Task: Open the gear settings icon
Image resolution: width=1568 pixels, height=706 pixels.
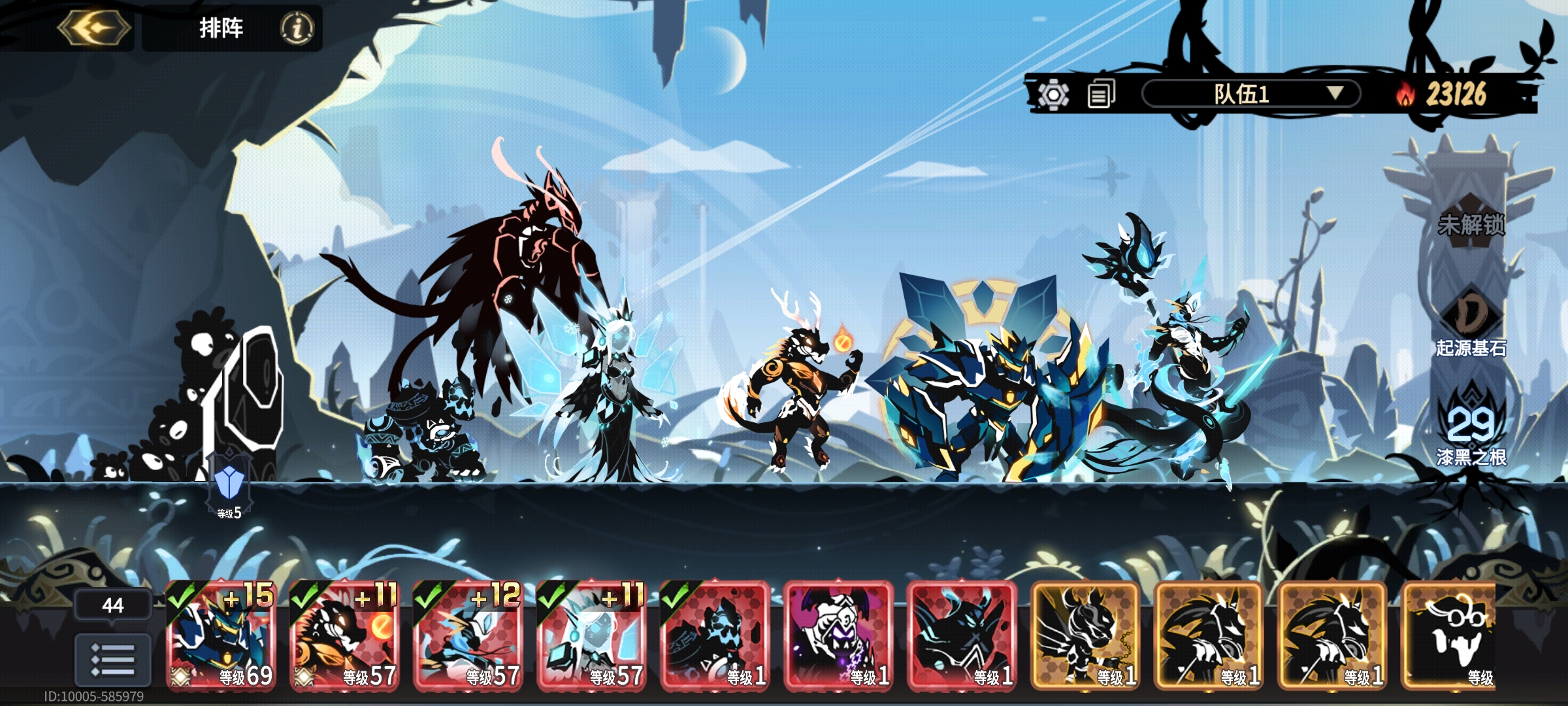Action: tap(1053, 95)
